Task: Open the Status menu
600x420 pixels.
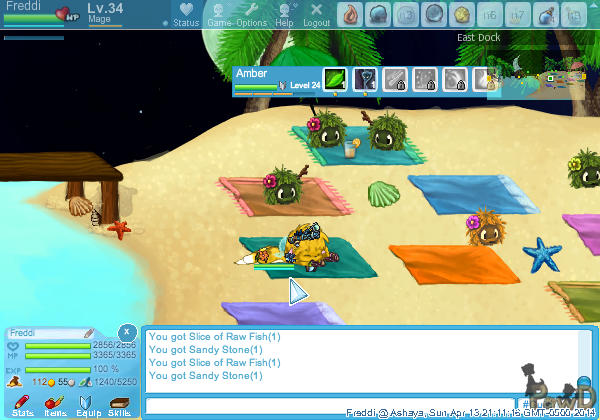Action: click(x=185, y=14)
